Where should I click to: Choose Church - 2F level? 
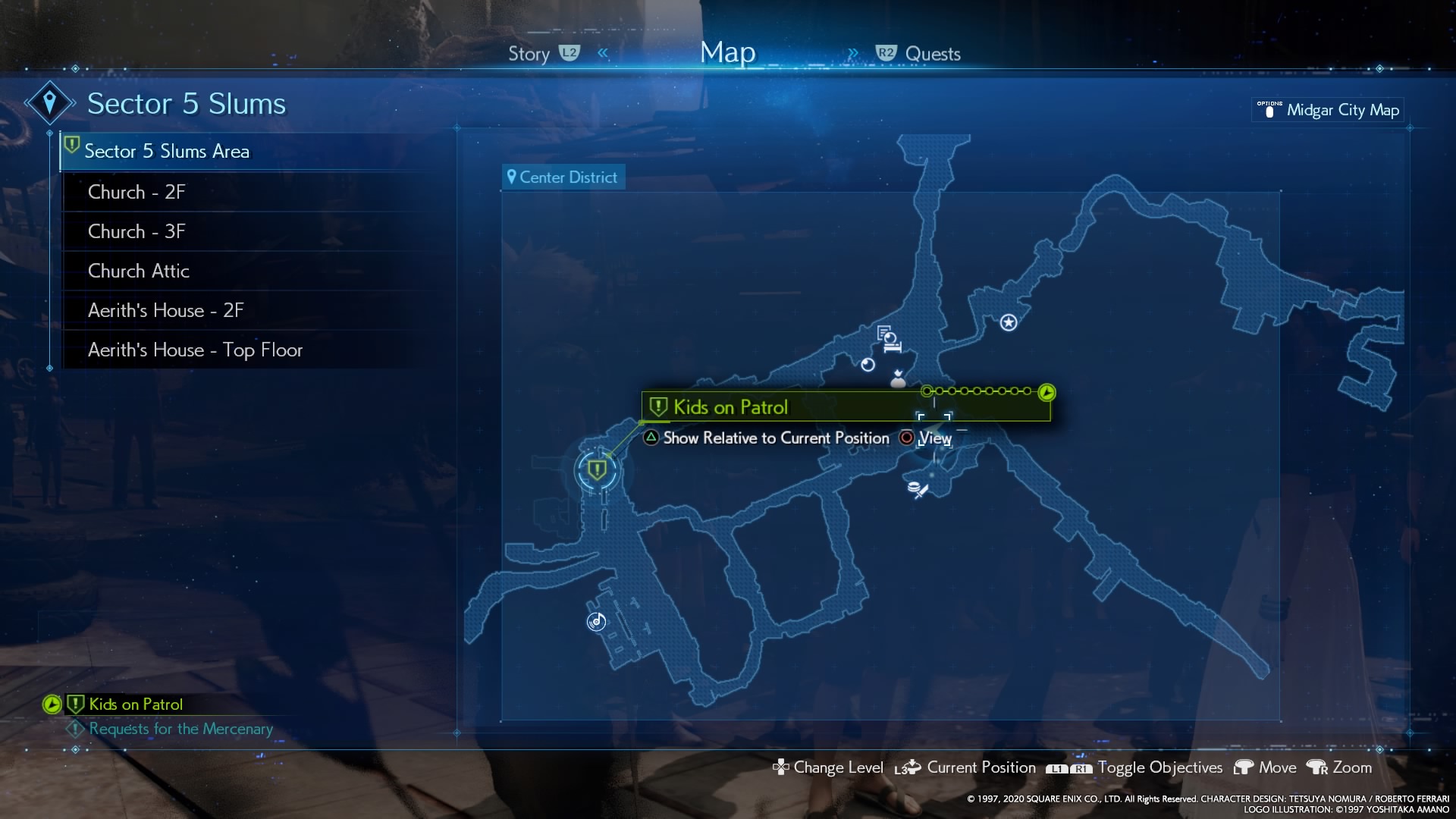[136, 192]
